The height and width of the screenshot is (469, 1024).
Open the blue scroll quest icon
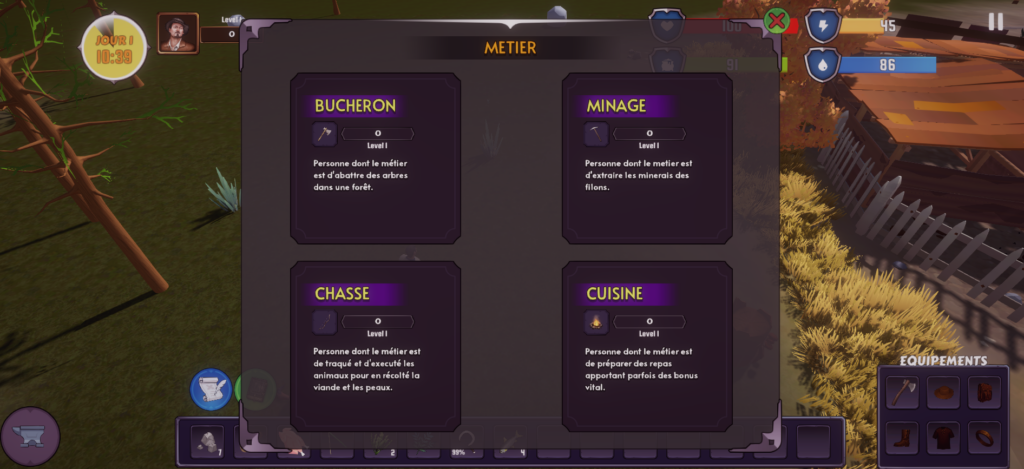[211, 390]
